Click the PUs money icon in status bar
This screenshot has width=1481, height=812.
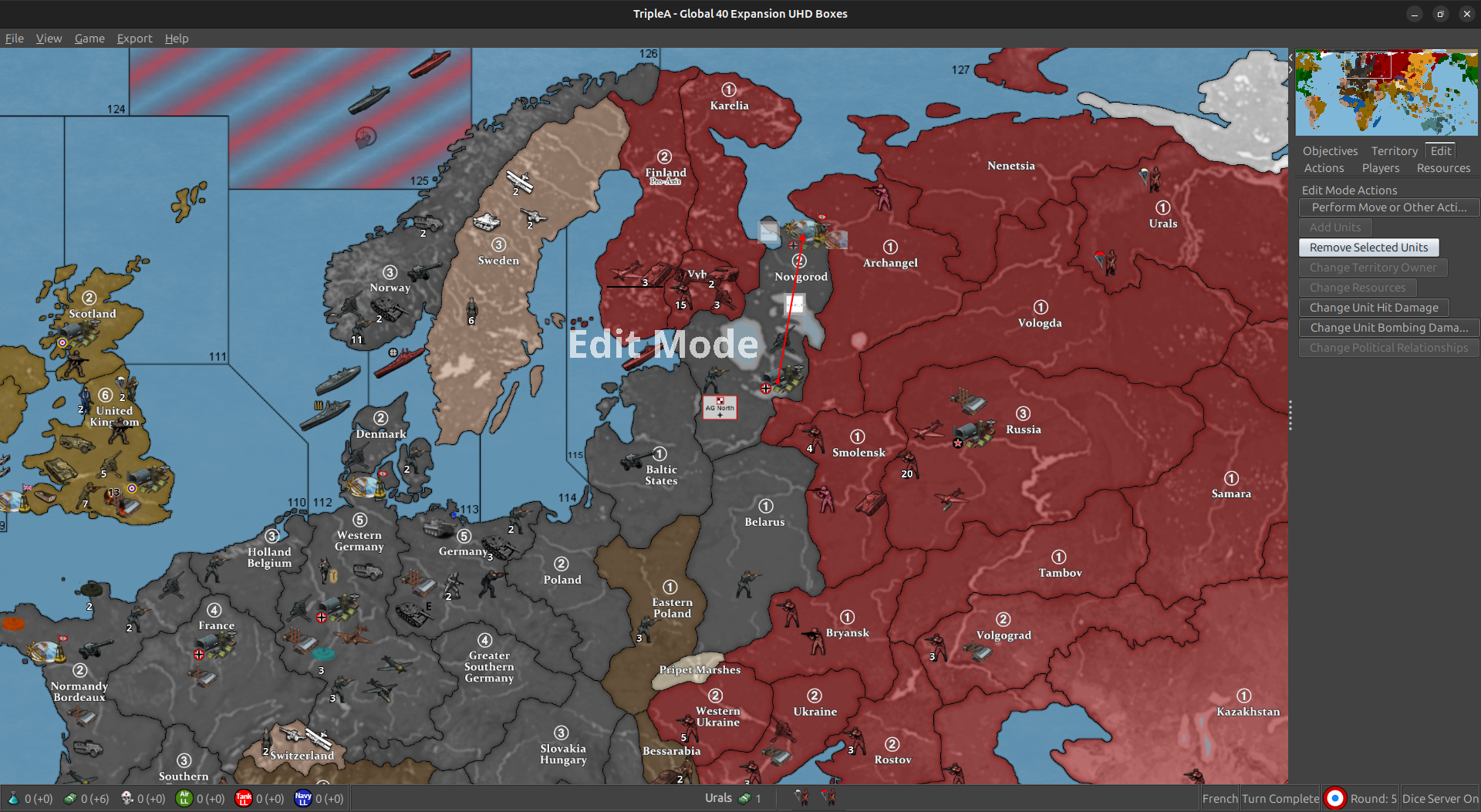point(69,798)
